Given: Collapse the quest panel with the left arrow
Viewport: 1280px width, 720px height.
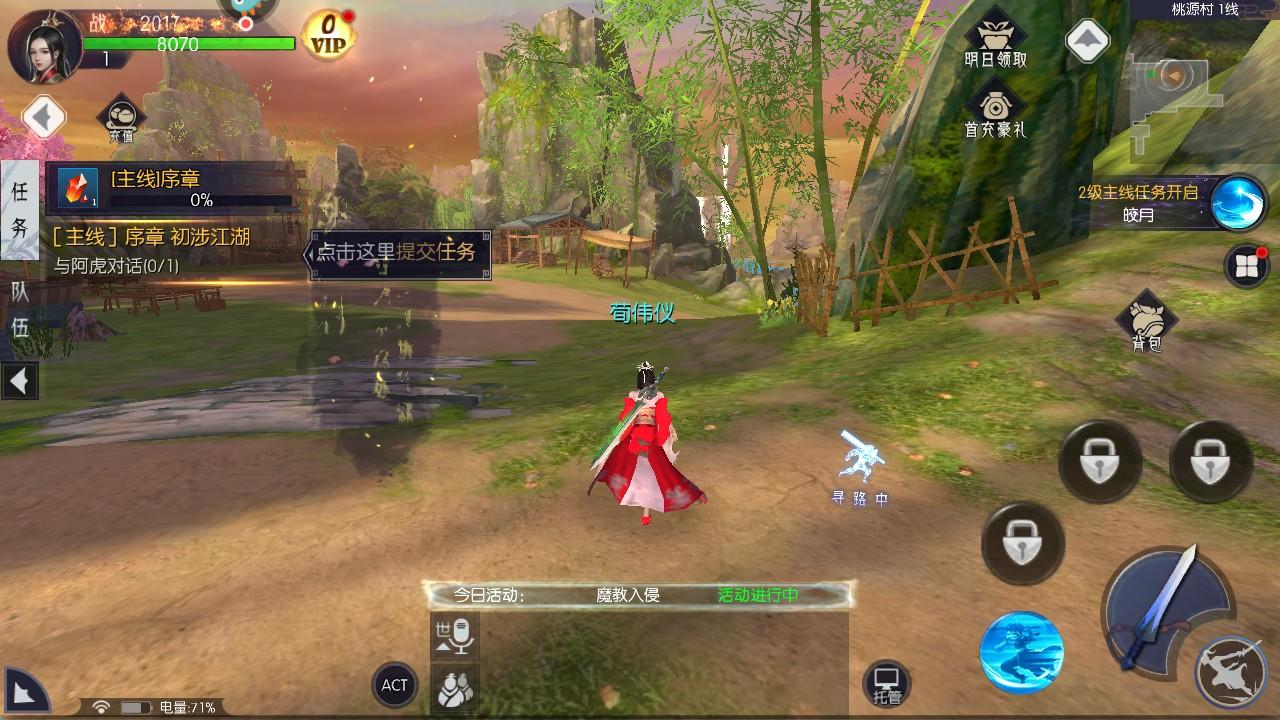Looking at the screenshot, I should point(19,381).
